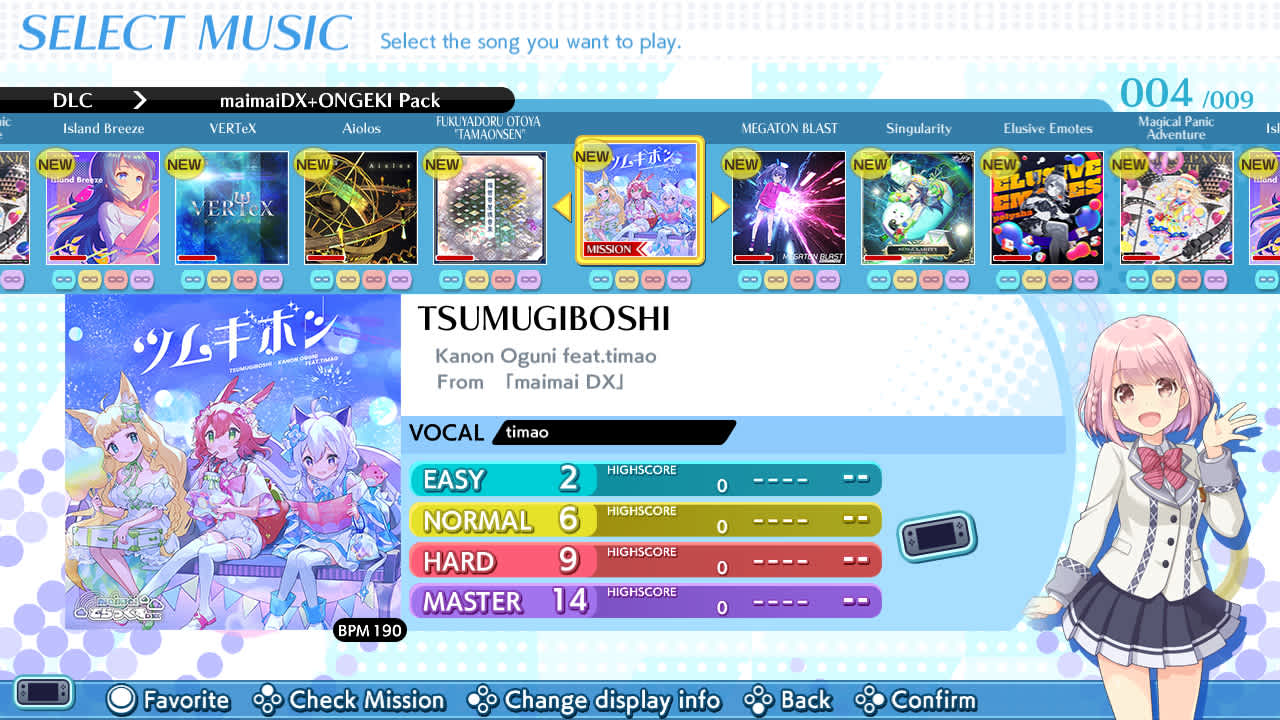1280x720 pixels.
Task: Select the Aiolos title in the song list
Action: [361, 128]
